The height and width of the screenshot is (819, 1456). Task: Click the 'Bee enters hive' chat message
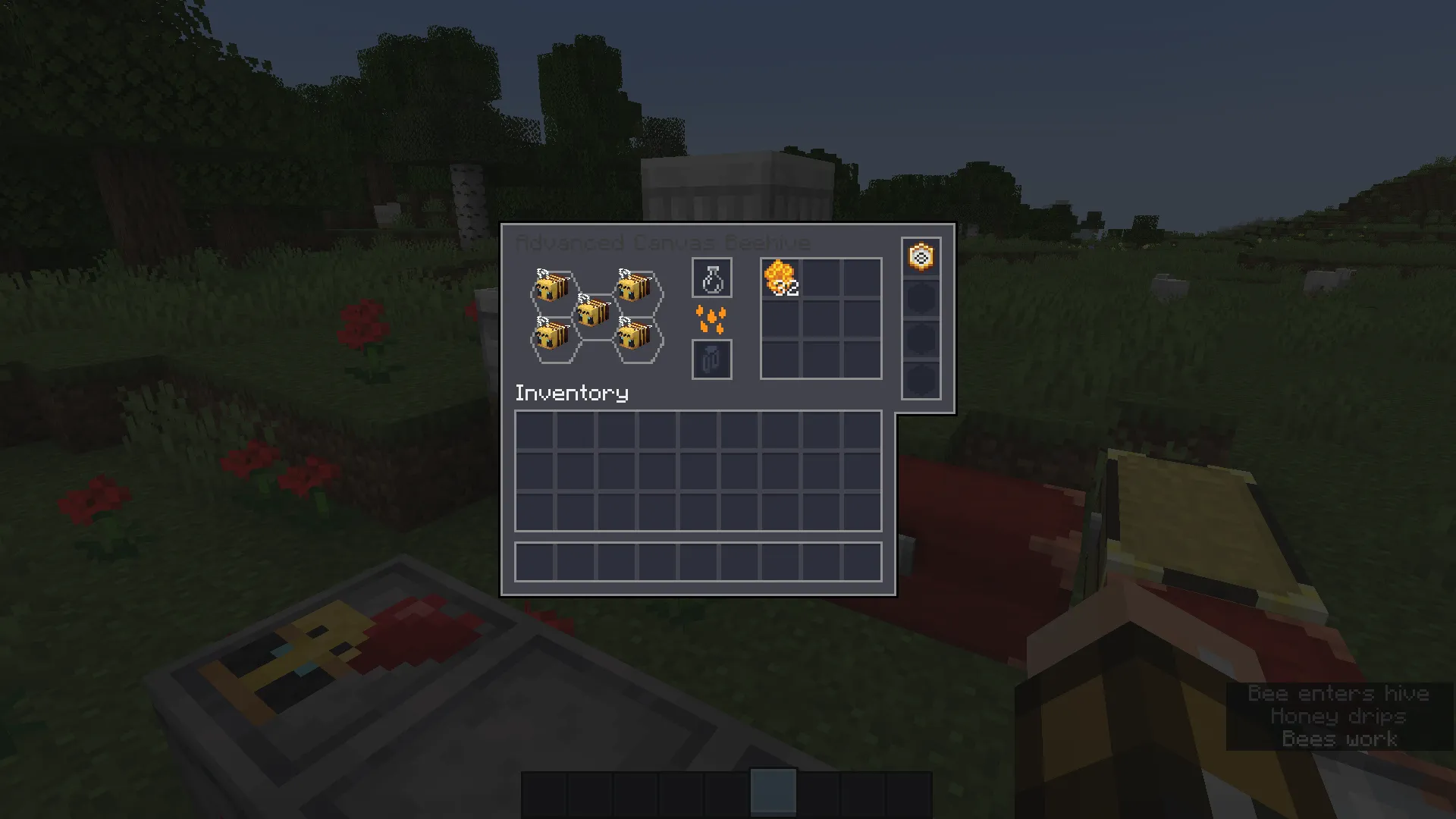(x=1338, y=692)
